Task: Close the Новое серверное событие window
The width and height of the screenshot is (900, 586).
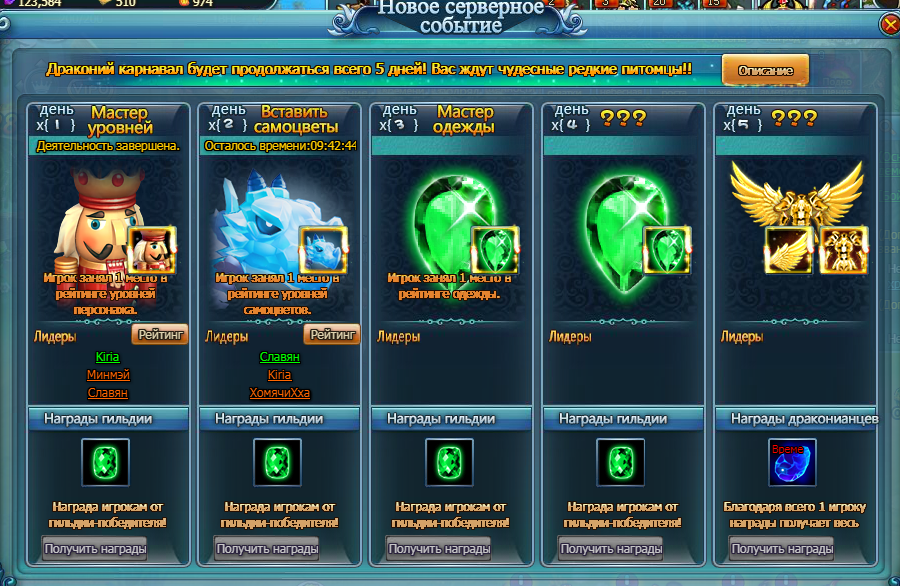Action: [889, 25]
